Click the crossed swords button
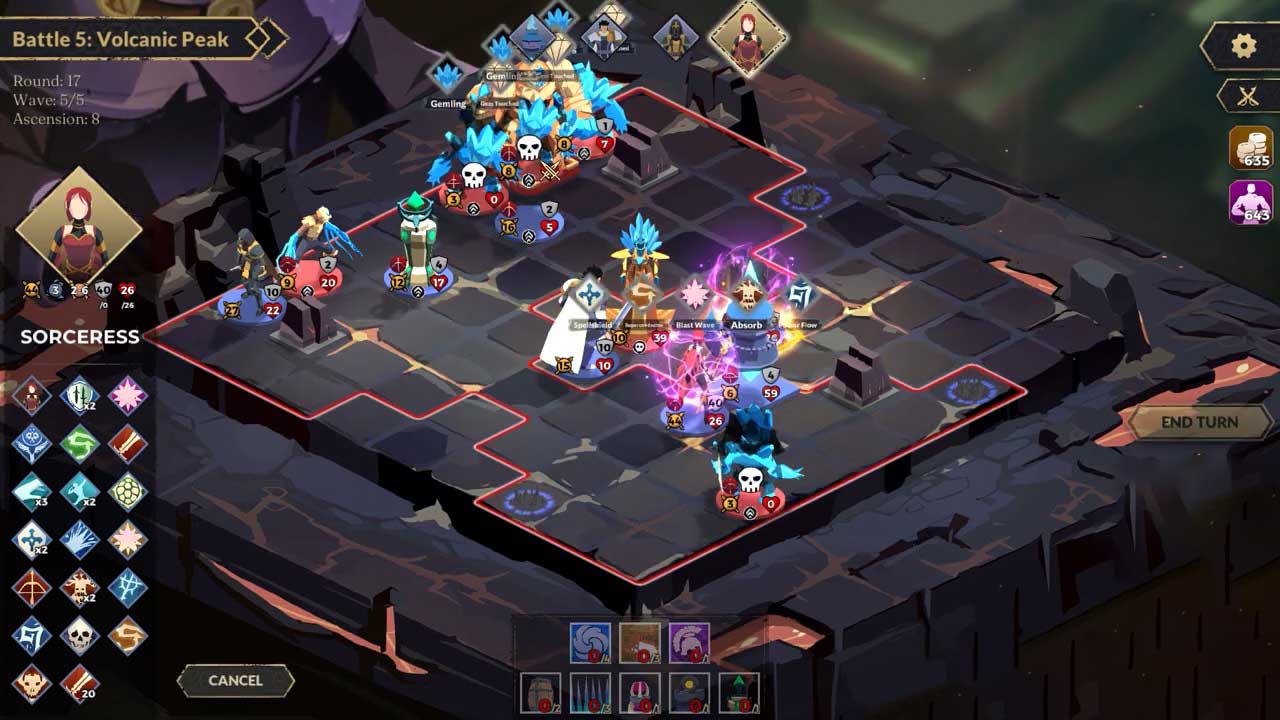The width and height of the screenshot is (1280, 720). (1247, 96)
